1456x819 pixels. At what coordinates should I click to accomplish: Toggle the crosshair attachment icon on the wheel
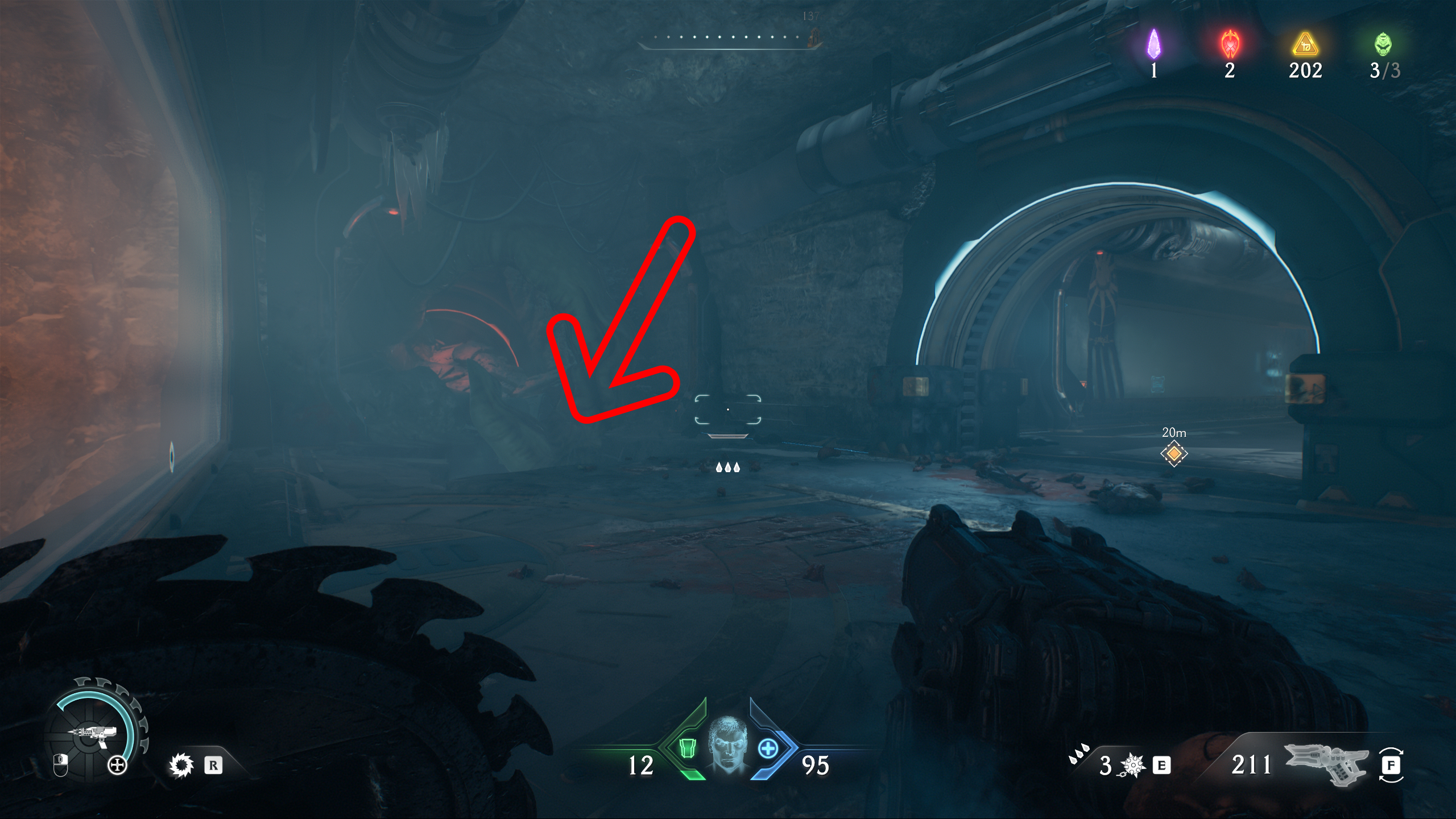point(117,765)
